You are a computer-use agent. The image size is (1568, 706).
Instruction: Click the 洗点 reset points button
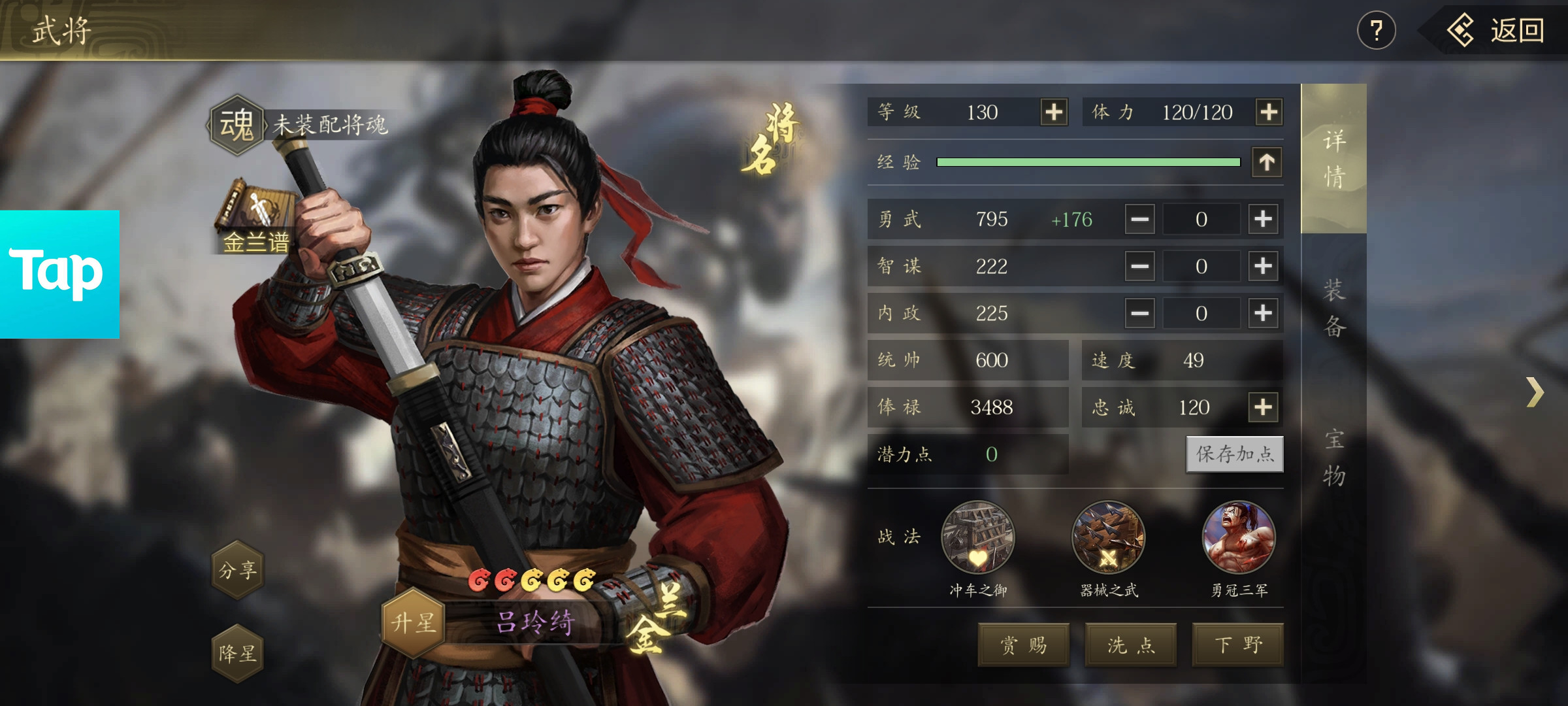(x=1130, y=645)
